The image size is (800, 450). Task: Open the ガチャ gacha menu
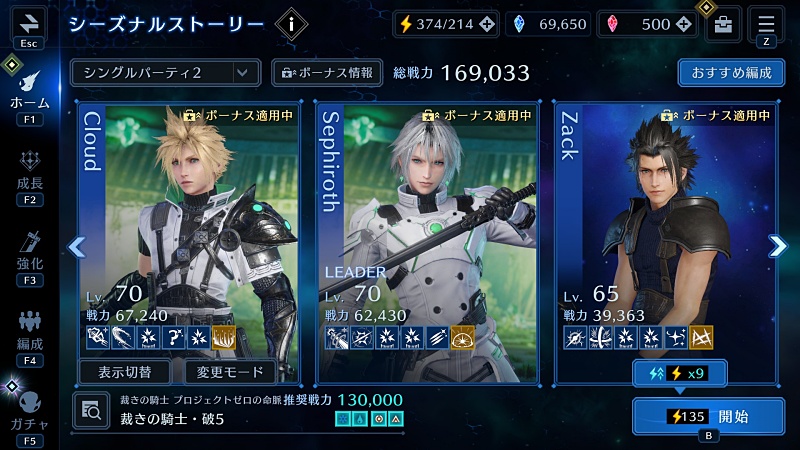(29, 410)
